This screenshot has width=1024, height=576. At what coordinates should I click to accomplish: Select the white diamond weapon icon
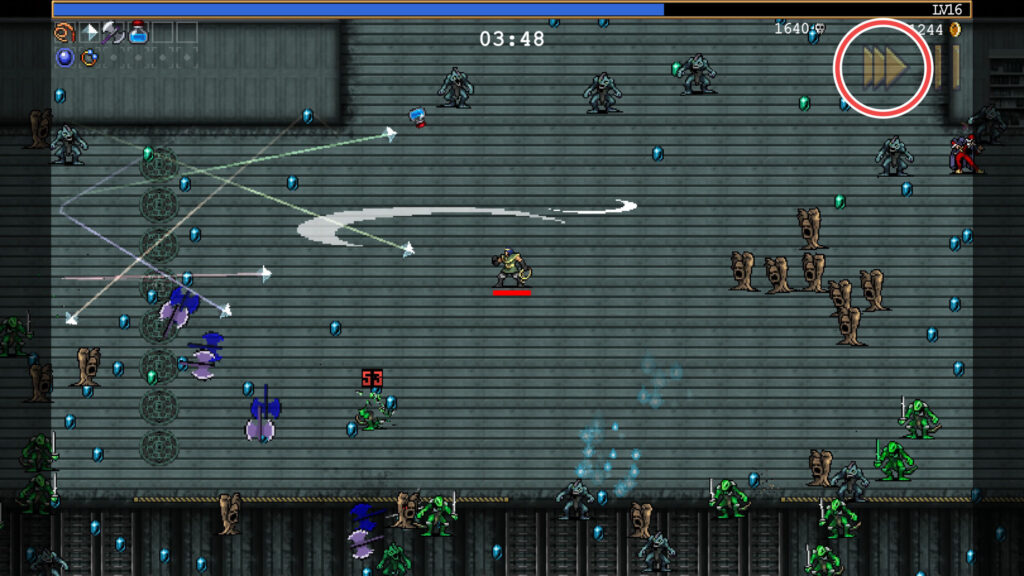[89, 33]
